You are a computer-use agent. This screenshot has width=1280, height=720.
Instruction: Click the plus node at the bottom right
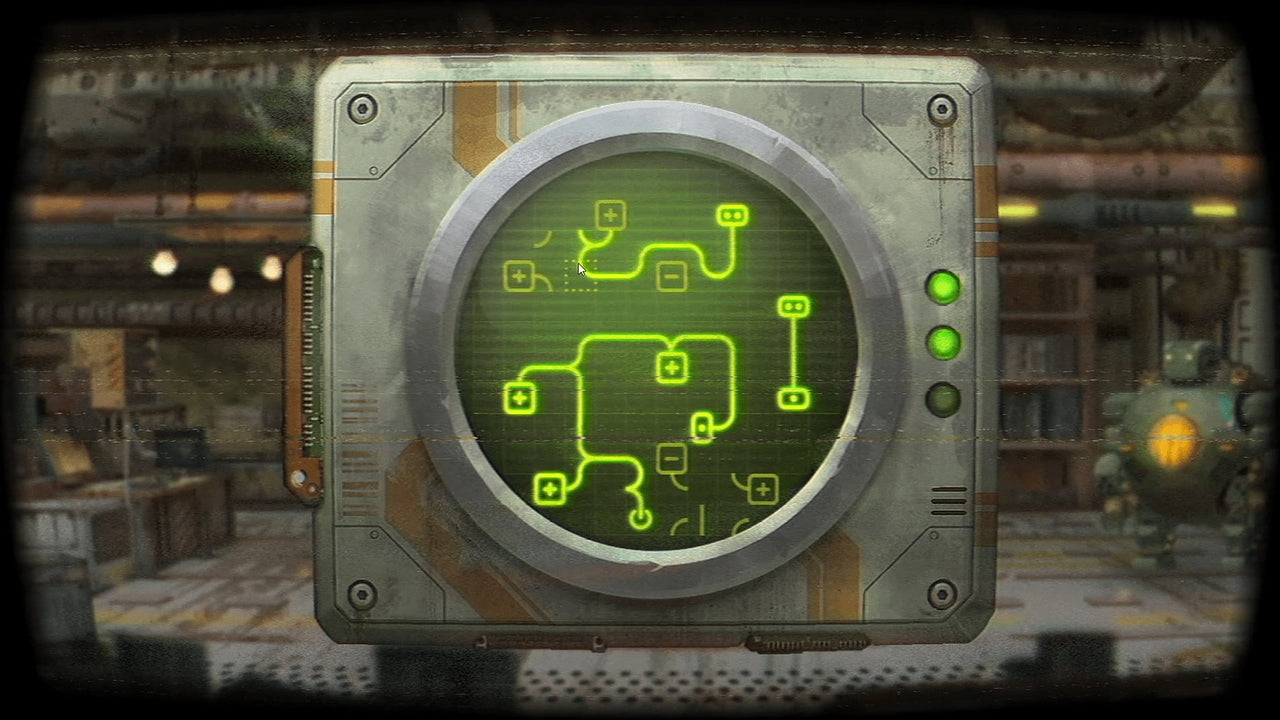coord(763,488)
